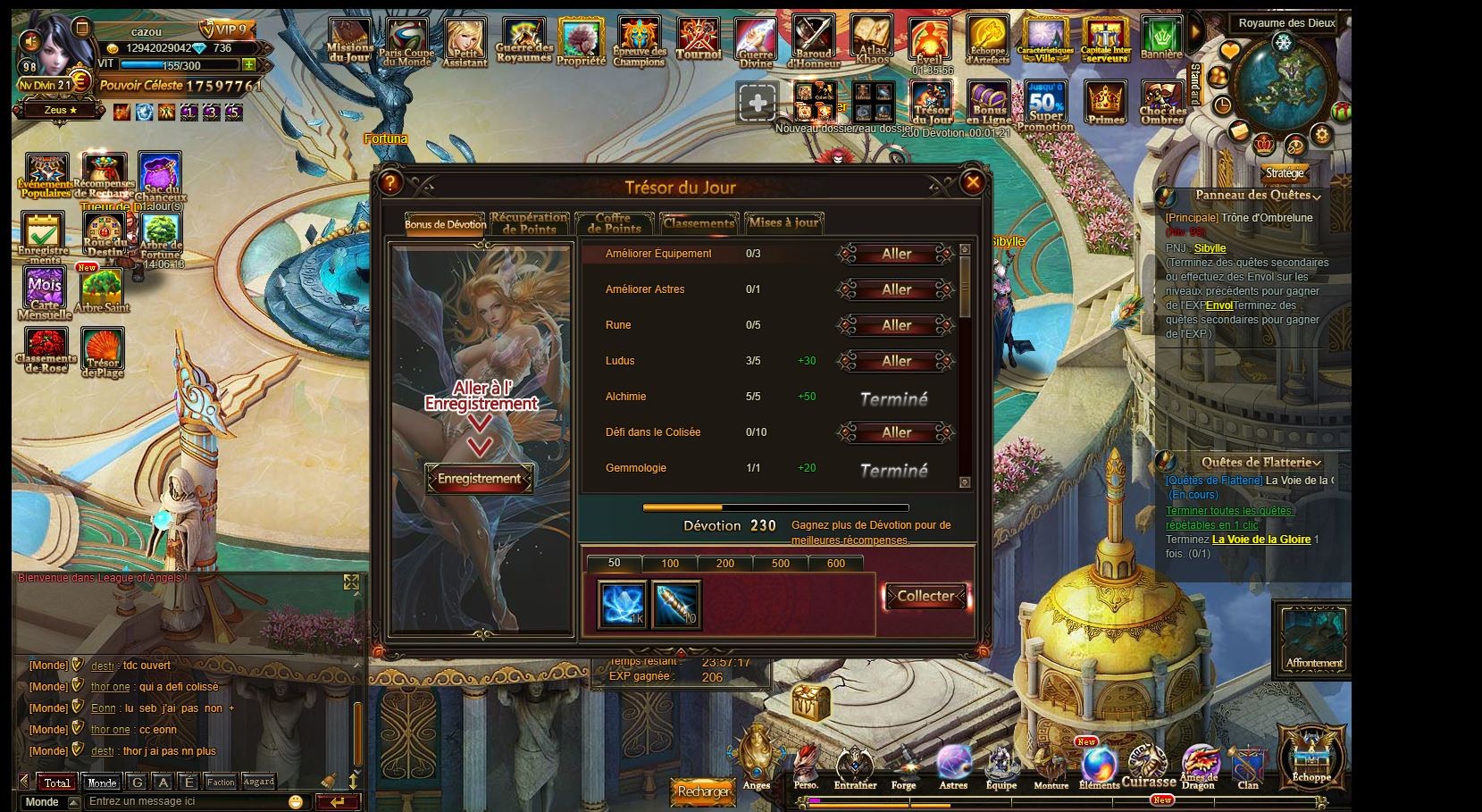This screenshot has height=812, width=1482.
Task: Close the Trésor du Jour window
Action: [x=972, y=183]
